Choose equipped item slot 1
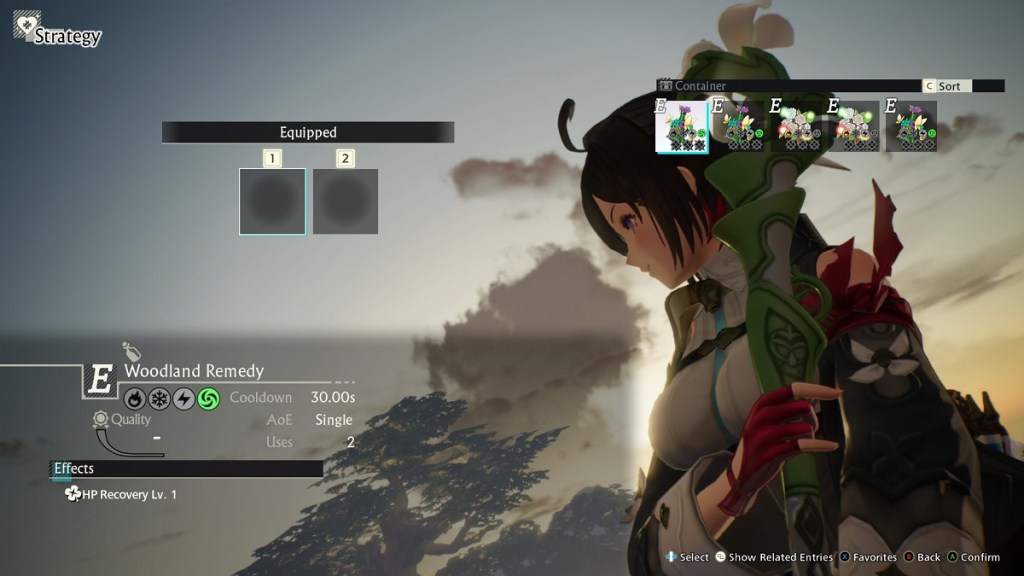Viewport: 1024px width, 576px height. point(272,201)
